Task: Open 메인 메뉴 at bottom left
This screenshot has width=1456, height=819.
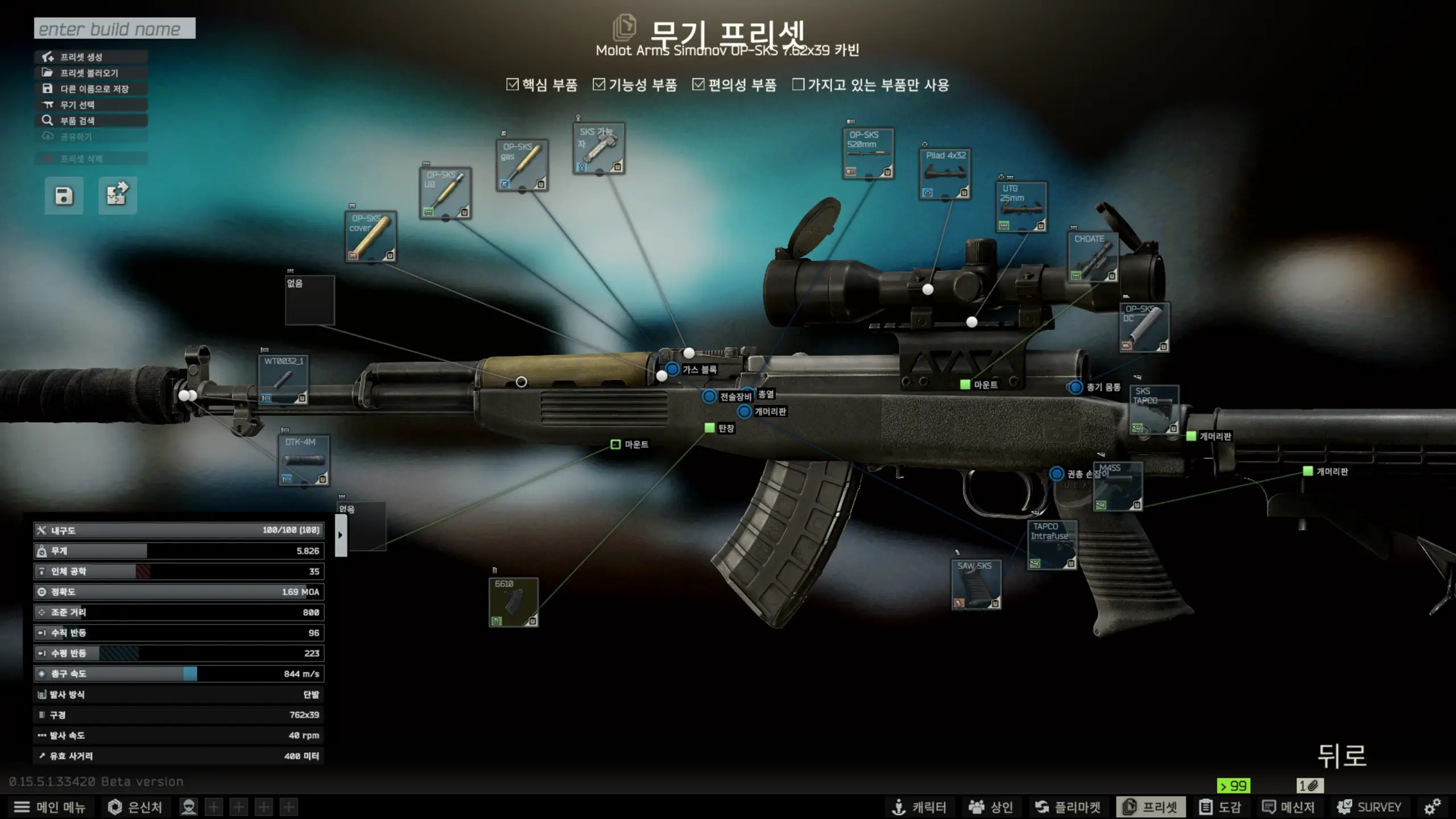Action: click(49, 807)
